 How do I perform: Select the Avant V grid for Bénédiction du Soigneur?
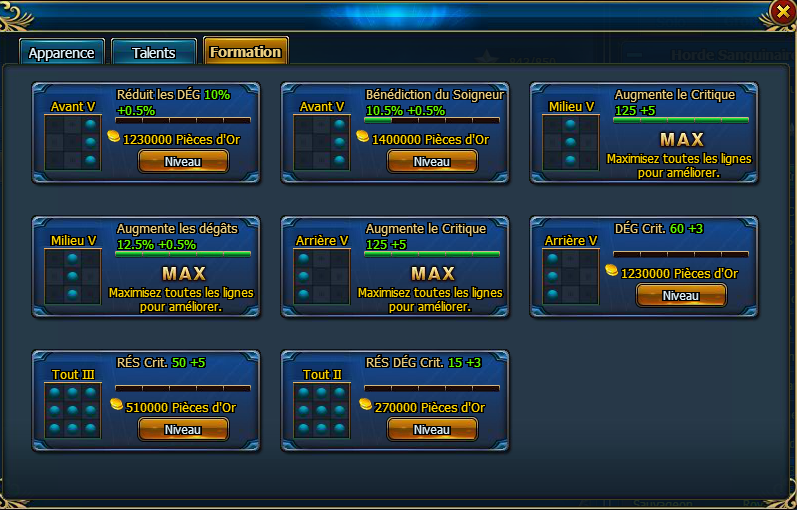(322, 142)
